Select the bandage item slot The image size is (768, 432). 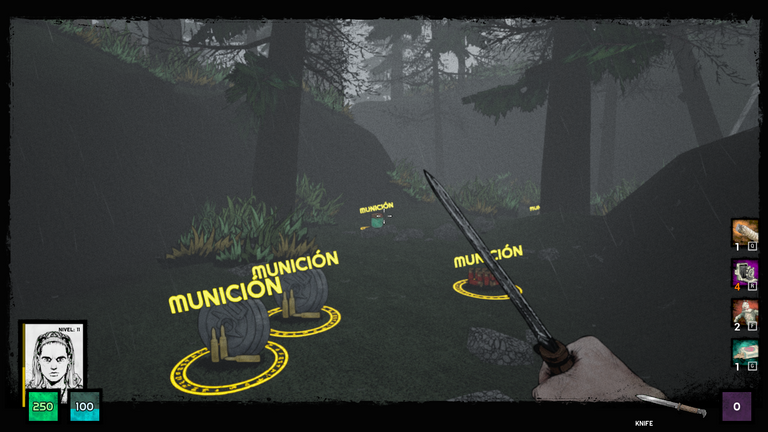tap(744, 232)
